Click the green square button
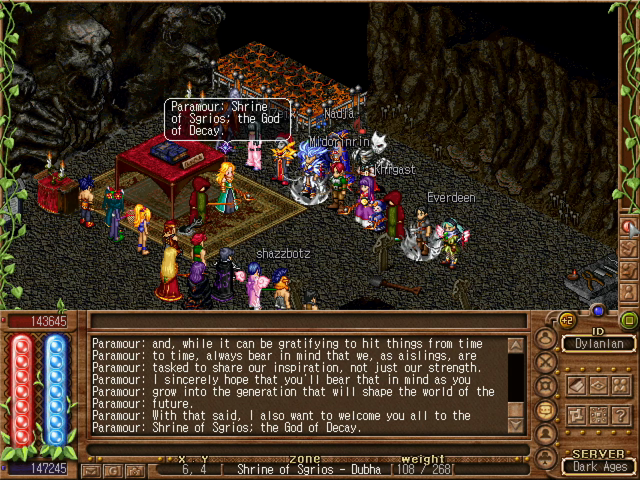 pos(629,321)
